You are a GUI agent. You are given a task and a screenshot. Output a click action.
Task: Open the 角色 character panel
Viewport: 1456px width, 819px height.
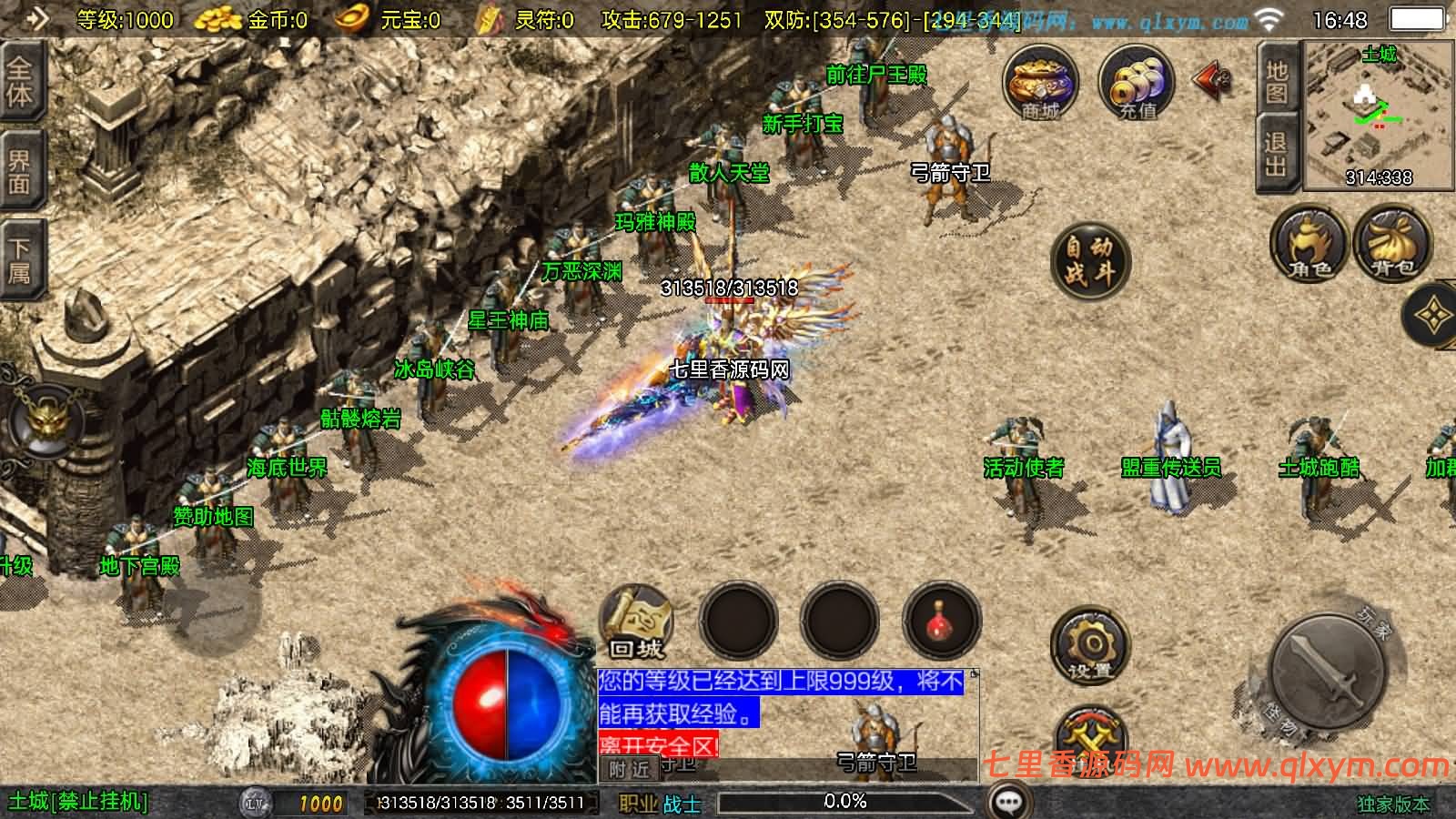pyautogui.click(x=1309, y=242)
